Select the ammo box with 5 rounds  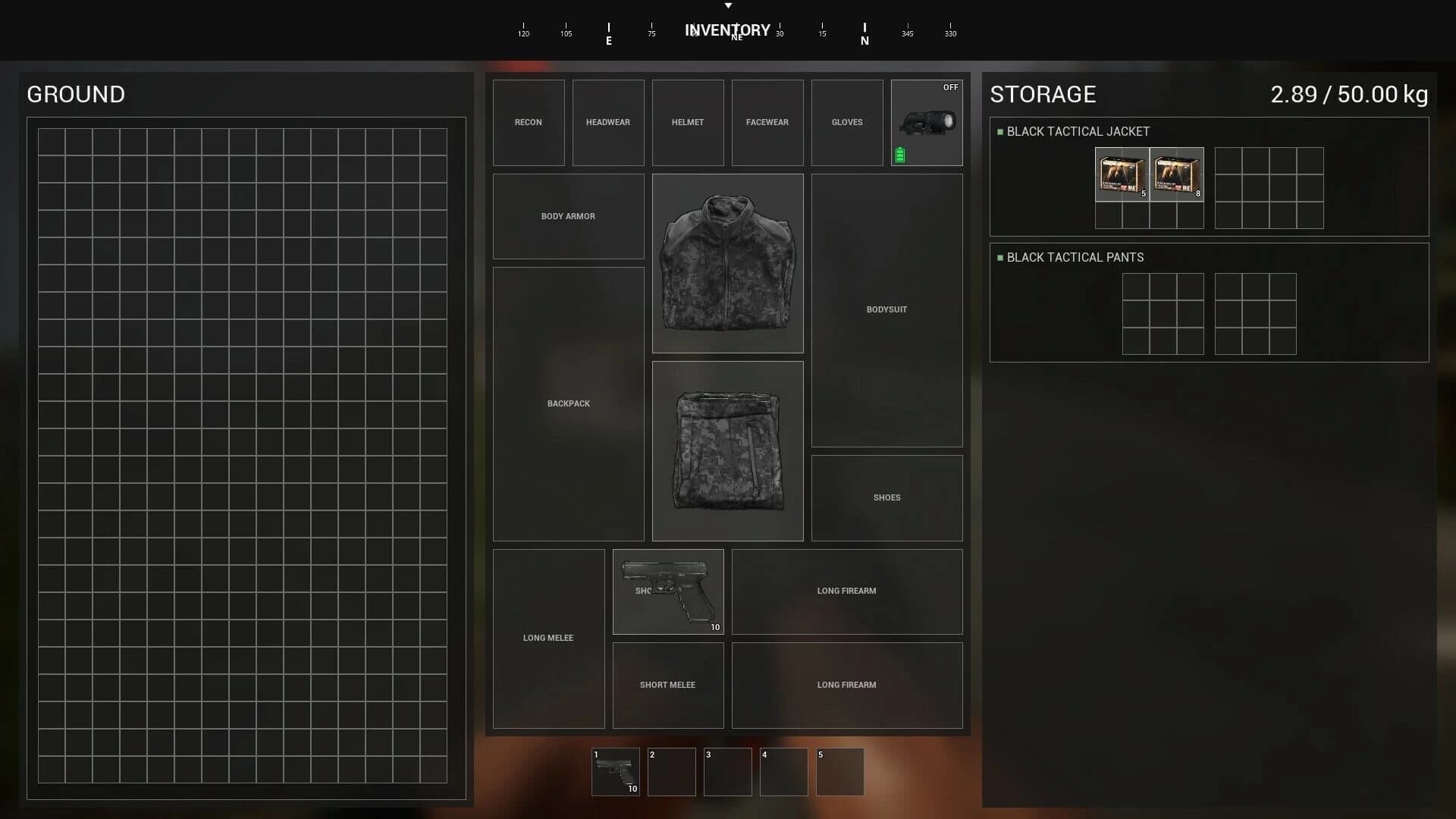point(1122,175)
